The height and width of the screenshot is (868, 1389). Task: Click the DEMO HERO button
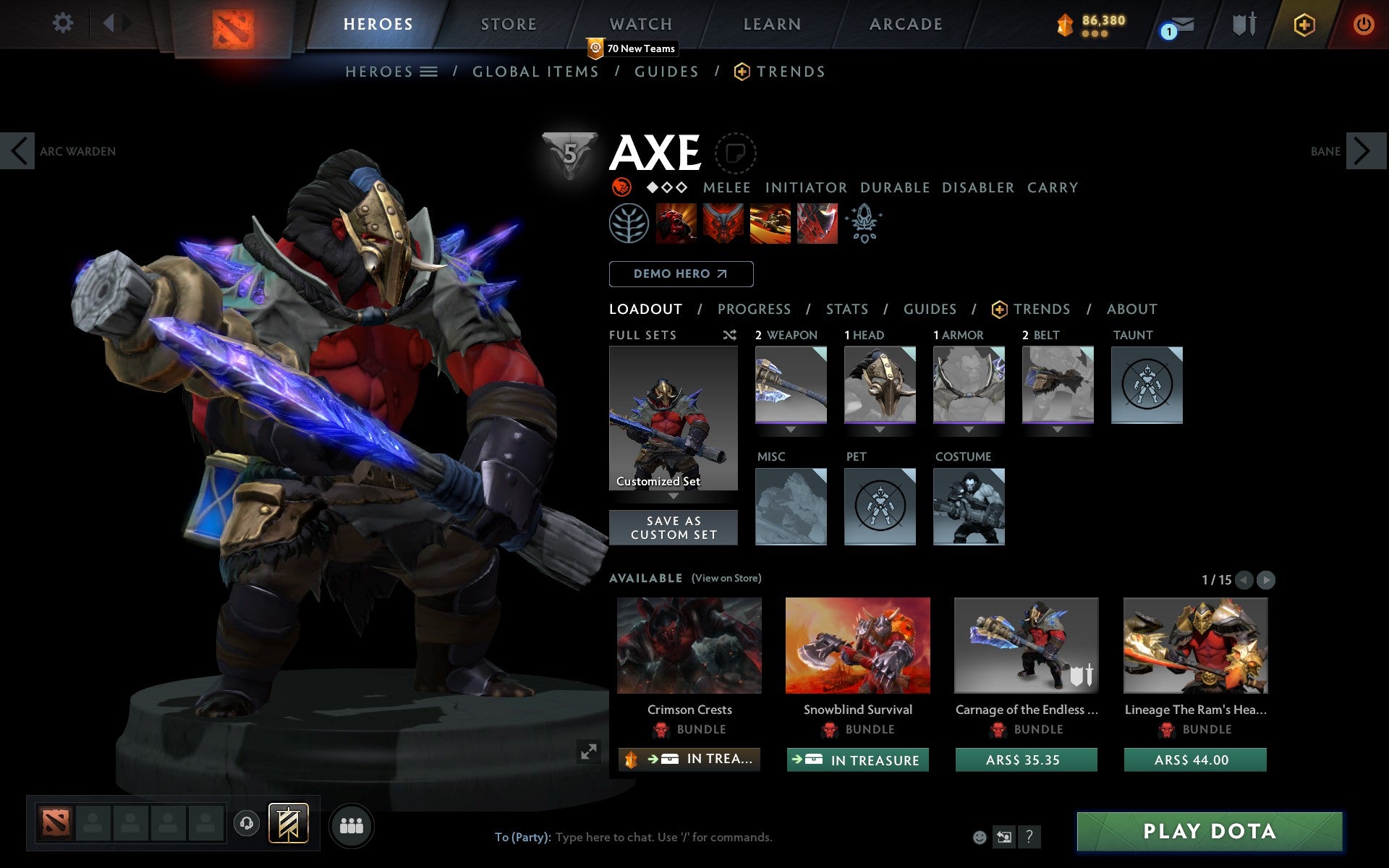click(x=681, y=273)
